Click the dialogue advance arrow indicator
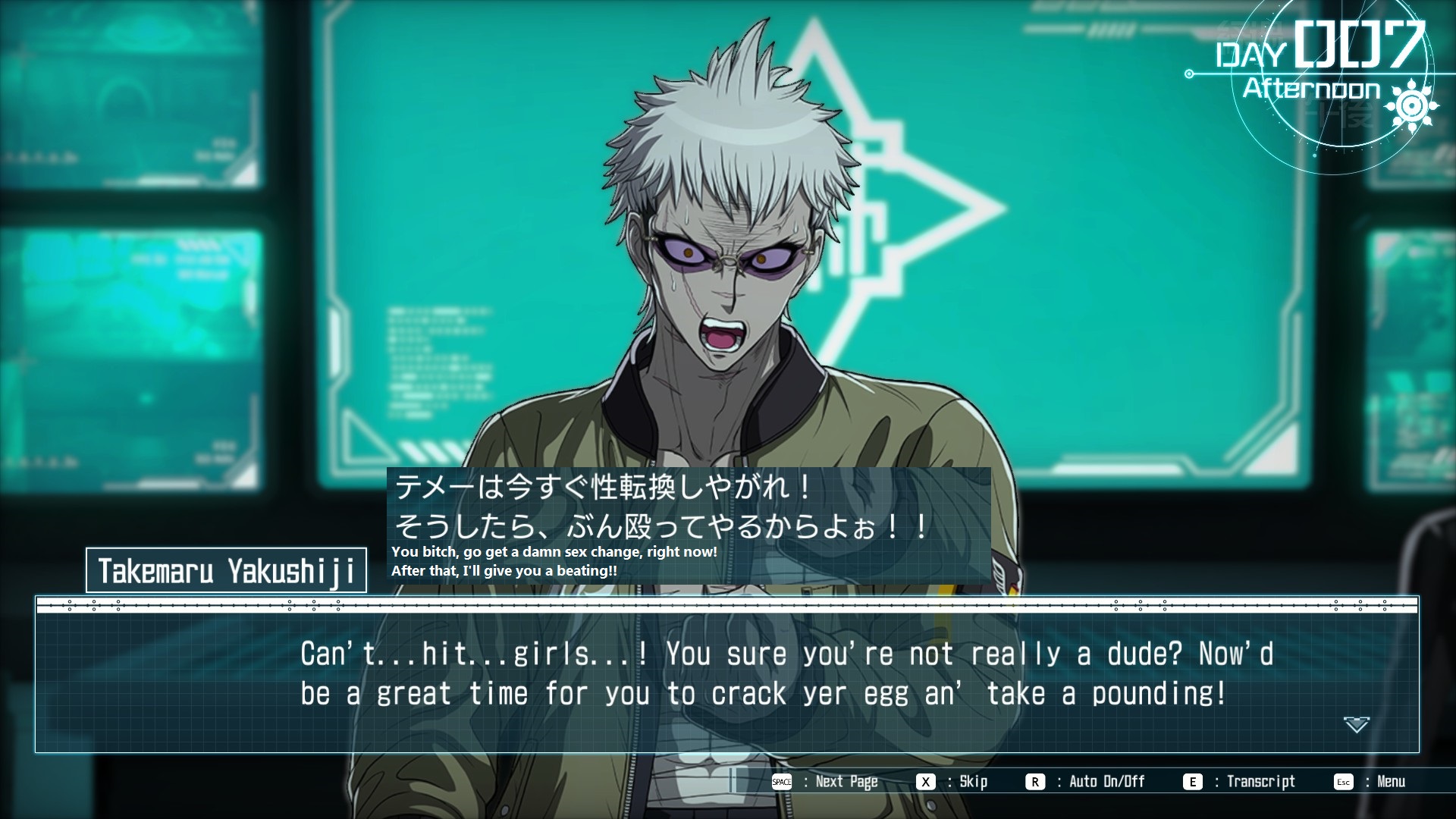This screenshot has width=1456, height=819. pos(1356,724)
